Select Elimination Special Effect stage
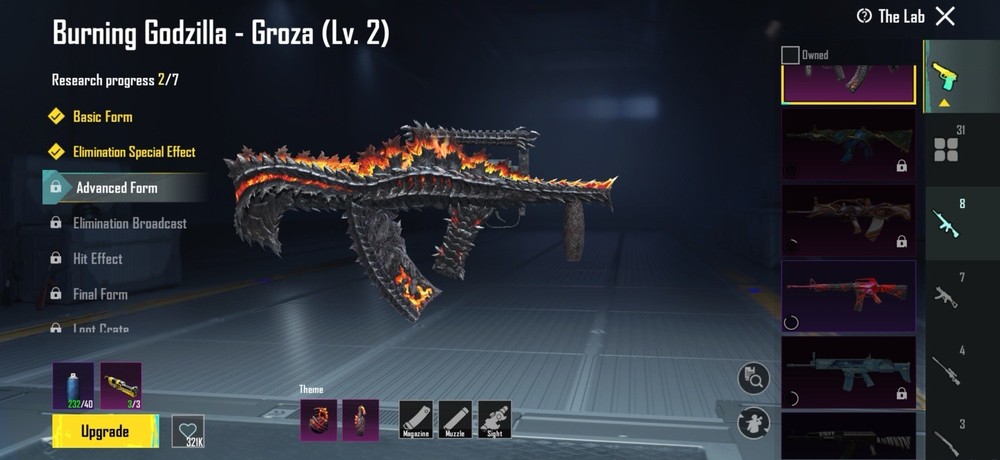This screenshot has width=1000, height=460. [134, 152]
